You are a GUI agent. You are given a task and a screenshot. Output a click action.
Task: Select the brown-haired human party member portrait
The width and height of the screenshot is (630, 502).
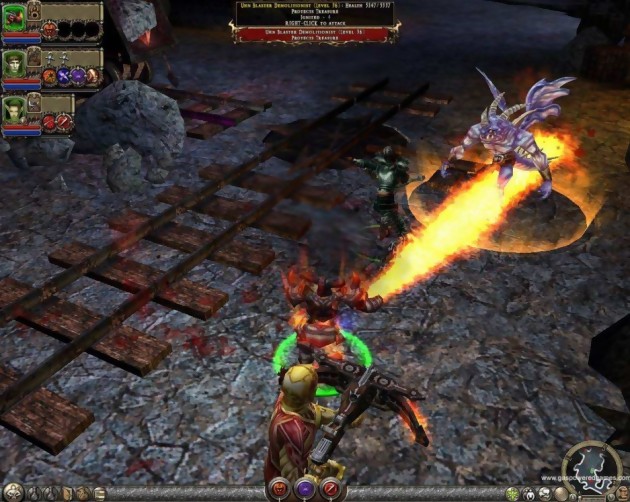click(14, 62)
